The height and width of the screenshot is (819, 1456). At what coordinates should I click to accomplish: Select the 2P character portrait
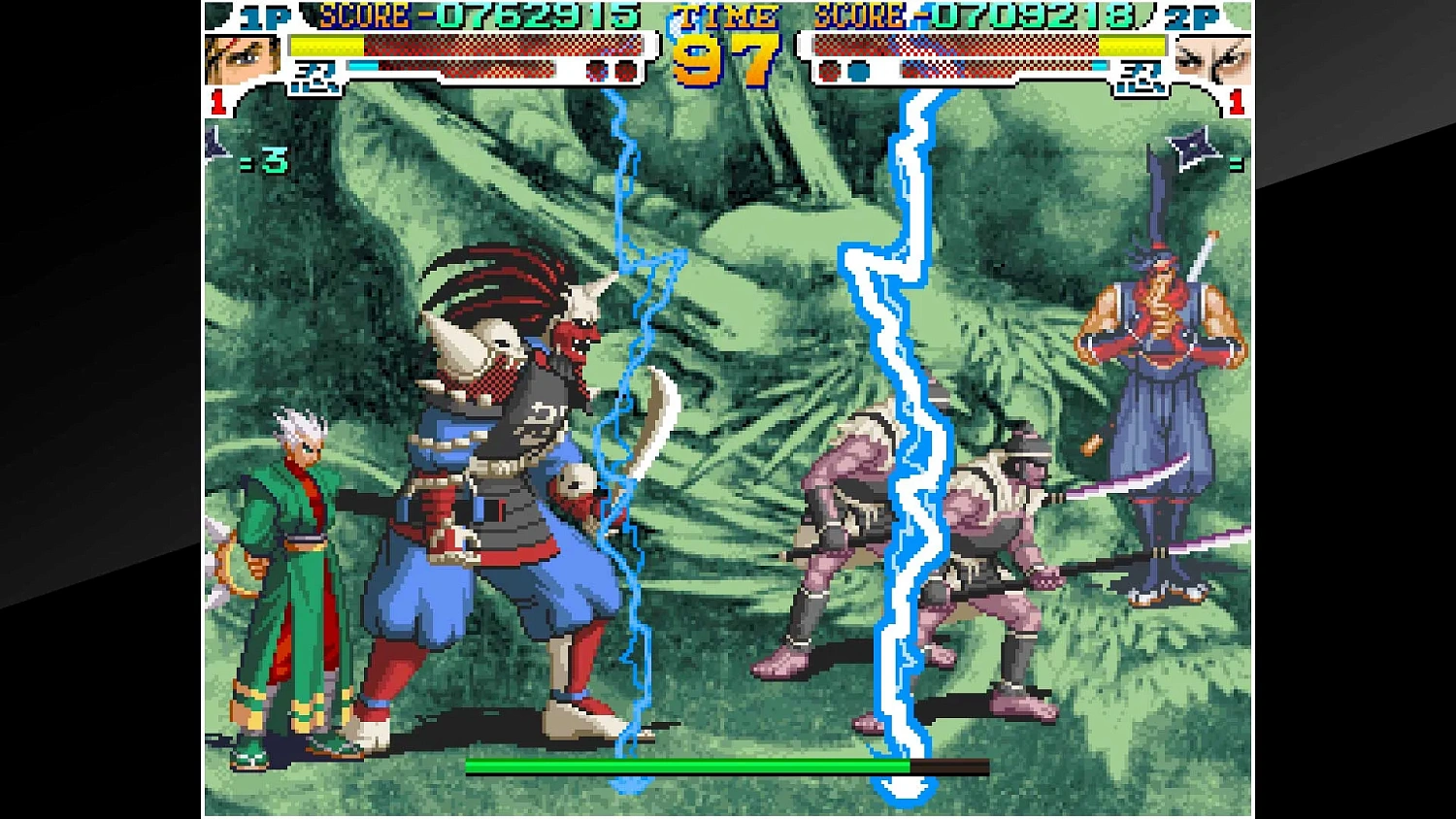[1215, 60]
